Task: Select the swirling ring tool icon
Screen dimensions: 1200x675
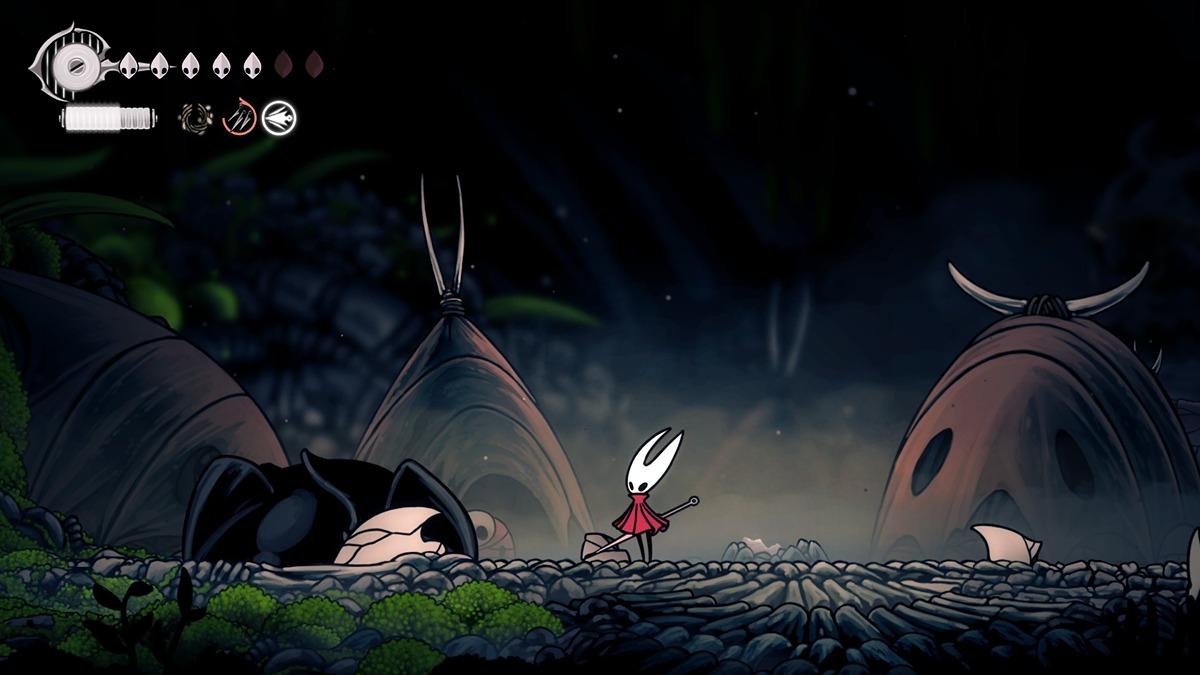Action: click(196, 119)
